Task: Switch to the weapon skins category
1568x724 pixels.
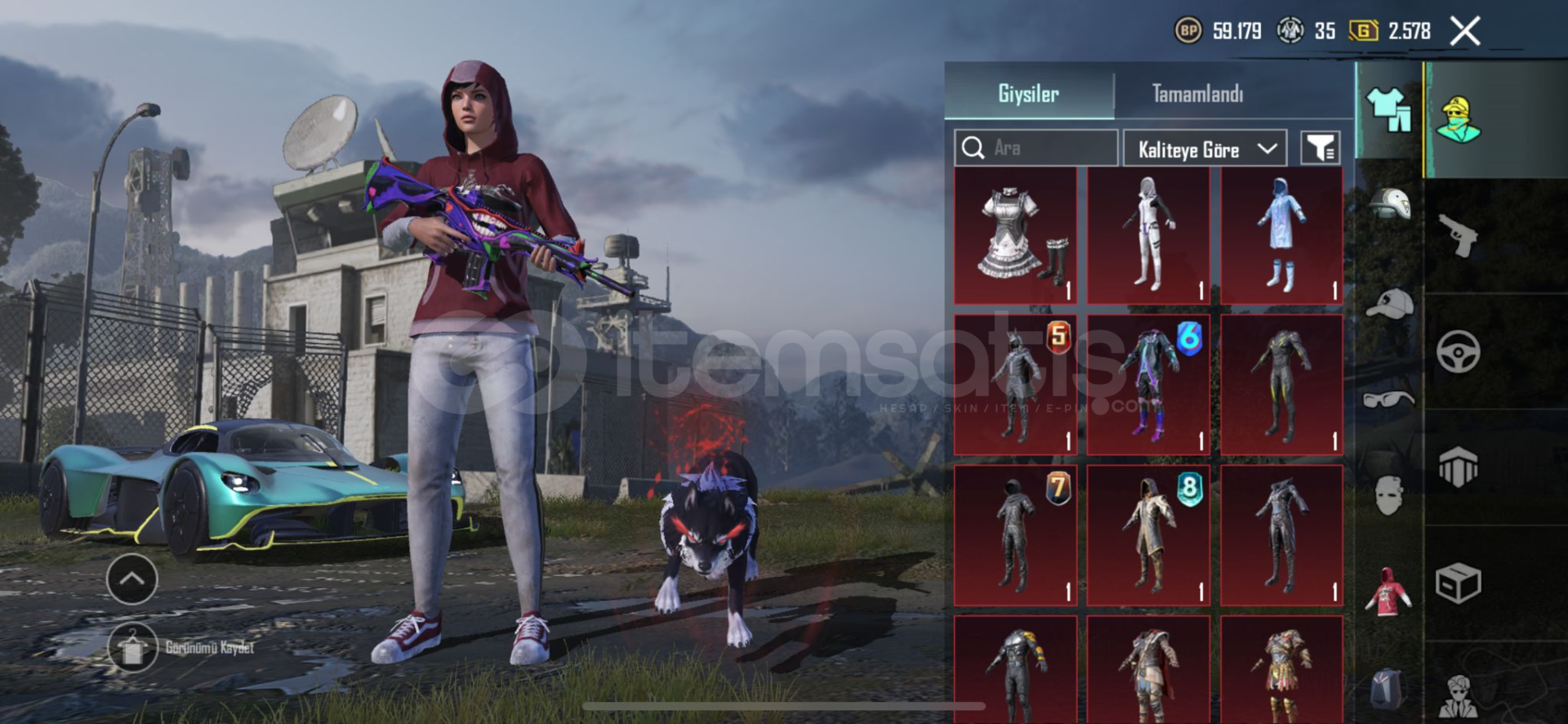Action: [x=1459, y=236]
